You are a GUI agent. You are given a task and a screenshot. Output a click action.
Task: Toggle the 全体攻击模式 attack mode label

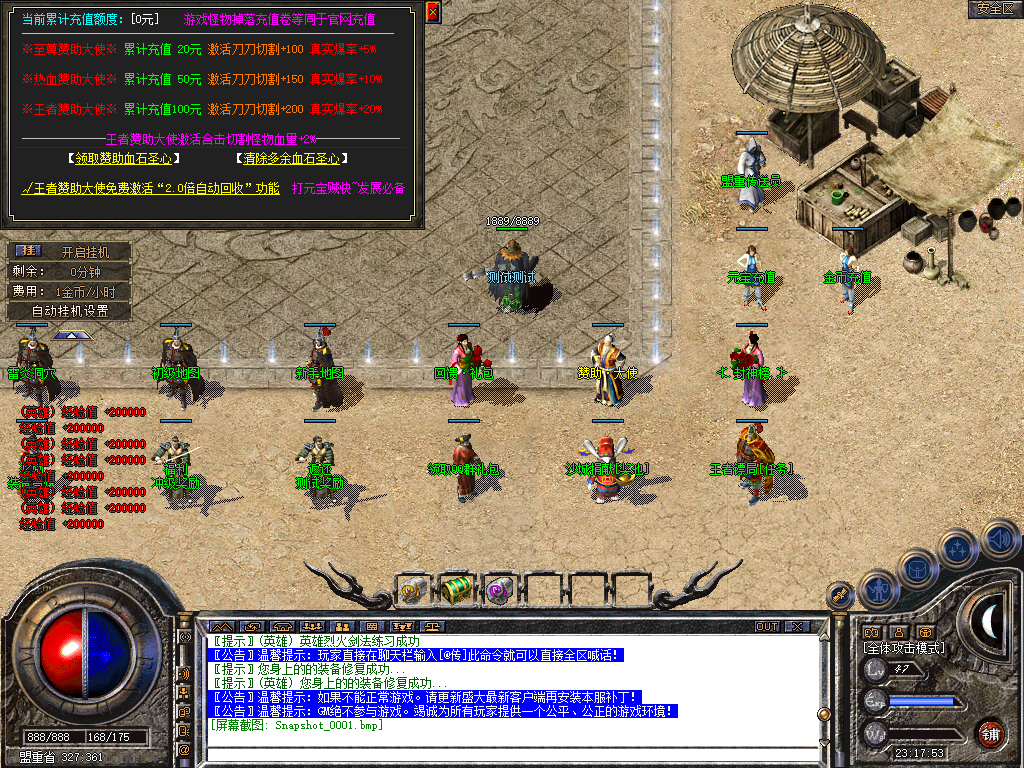903,648
